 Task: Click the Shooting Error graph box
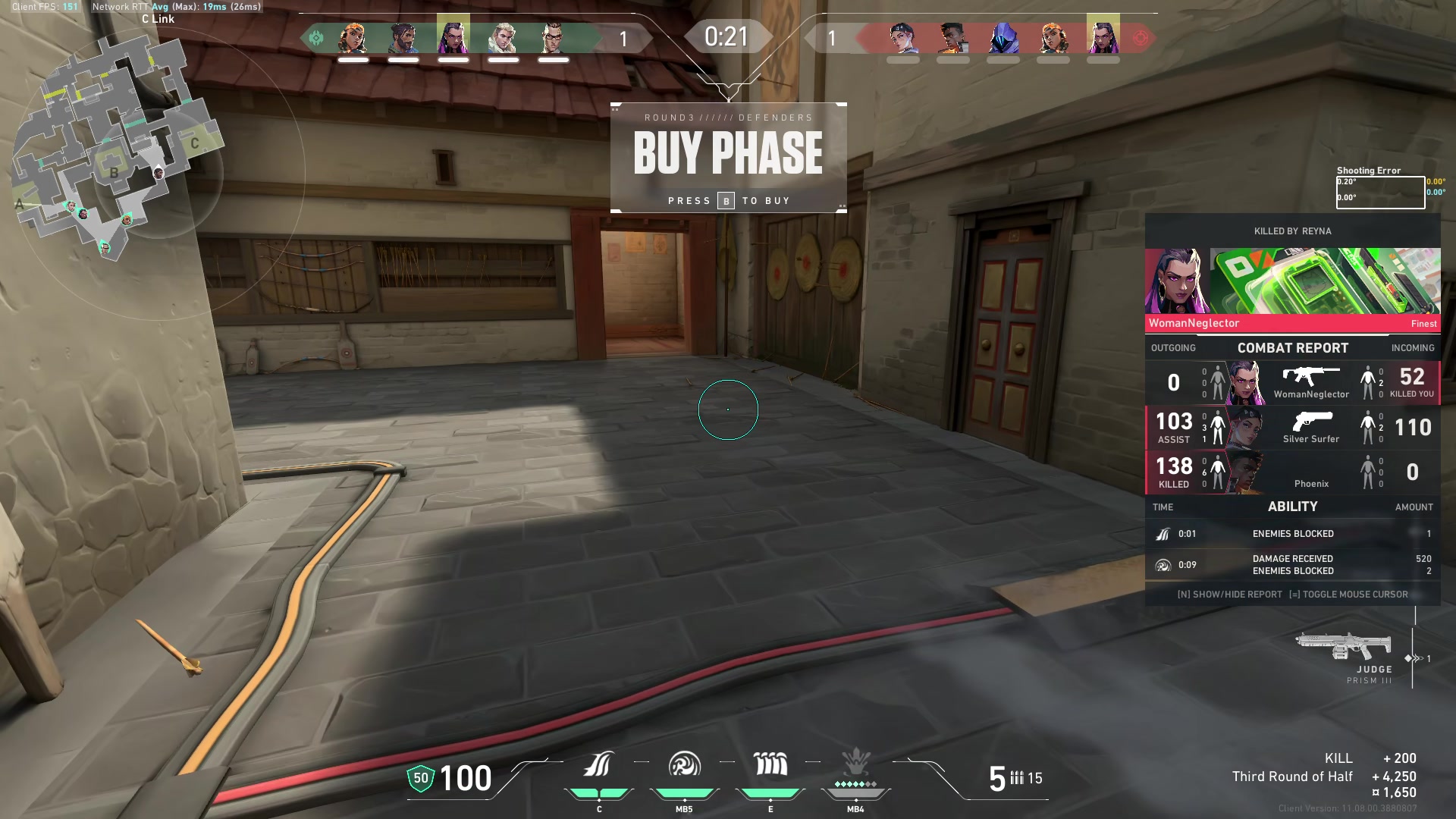coord(1379,192)
